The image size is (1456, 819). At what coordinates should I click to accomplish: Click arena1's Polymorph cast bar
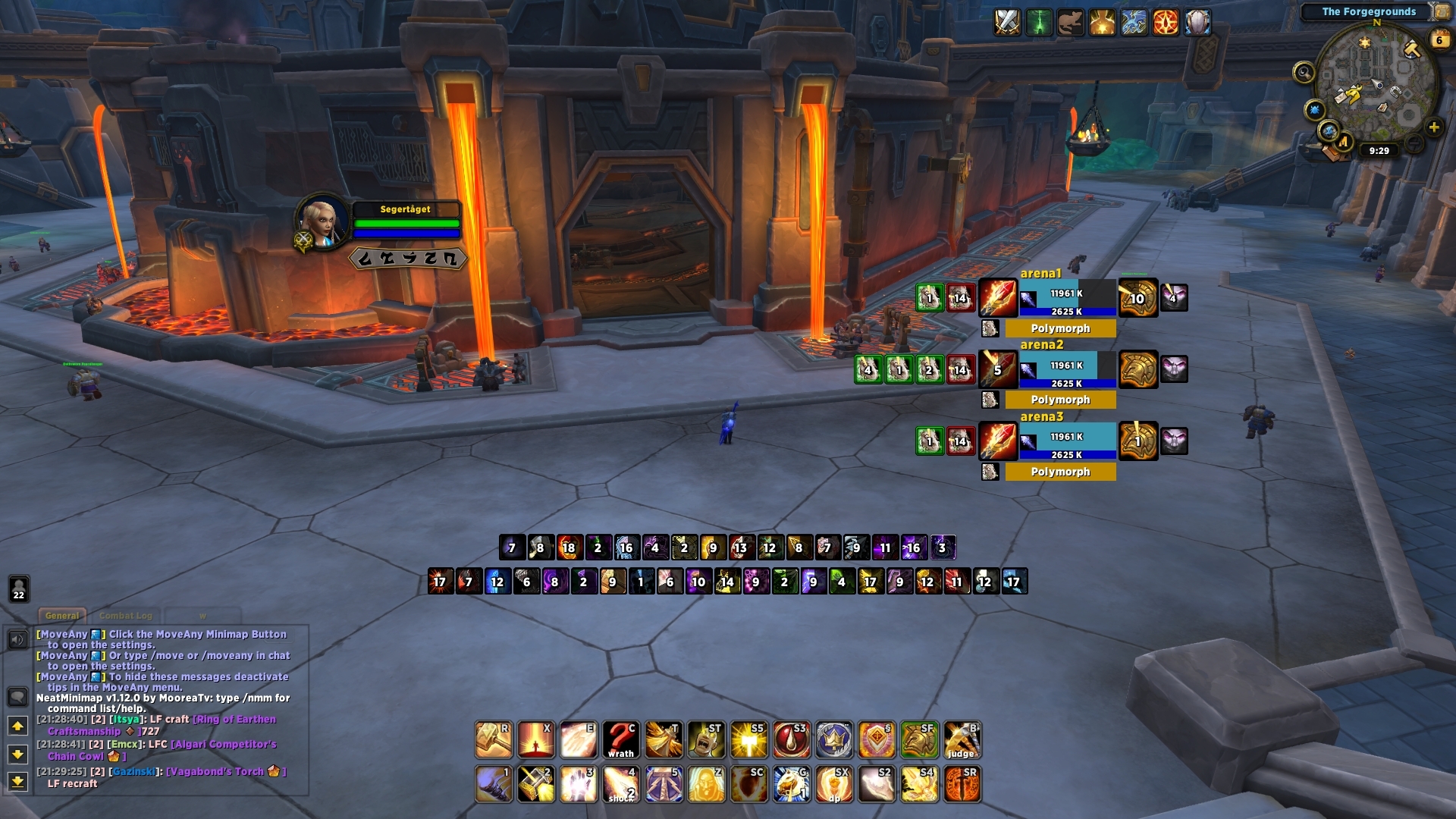tap(1059, 328)
